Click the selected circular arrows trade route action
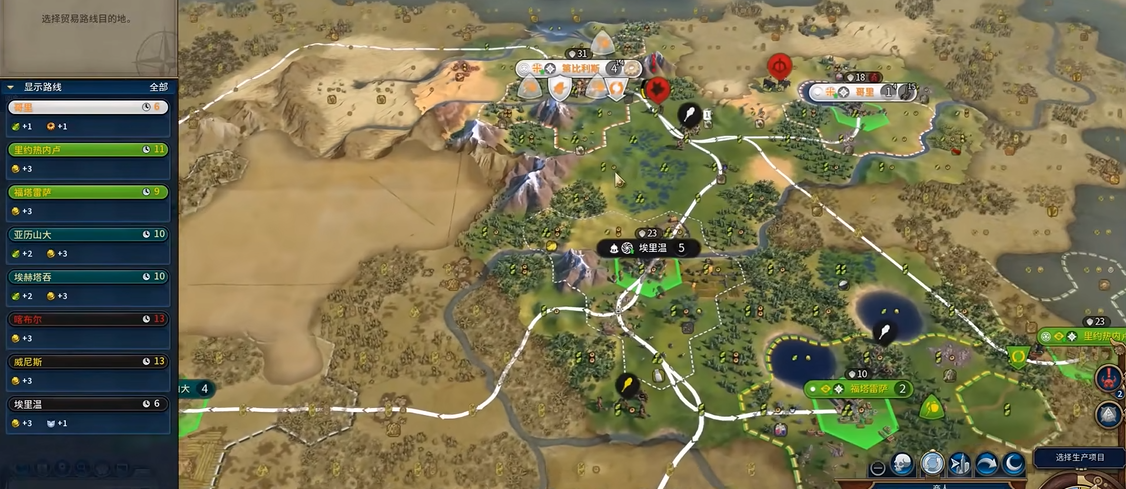 tap(932, 464)
